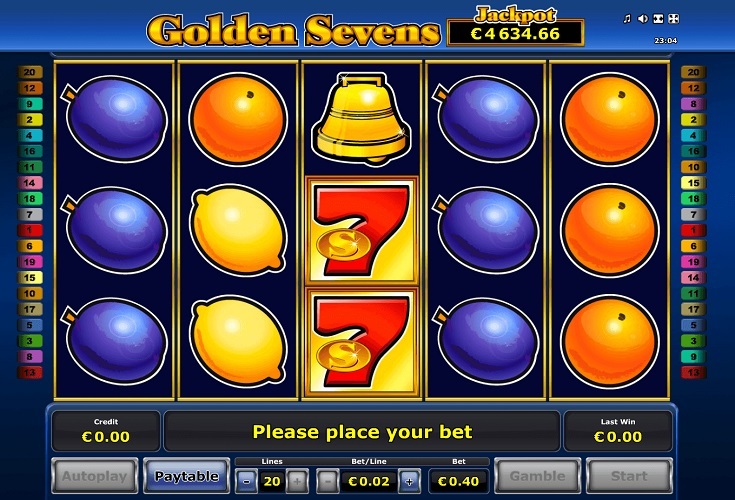Enter fullscreen with the four-arrows icon
Screen dimensions: 735x500
point(672,18)
